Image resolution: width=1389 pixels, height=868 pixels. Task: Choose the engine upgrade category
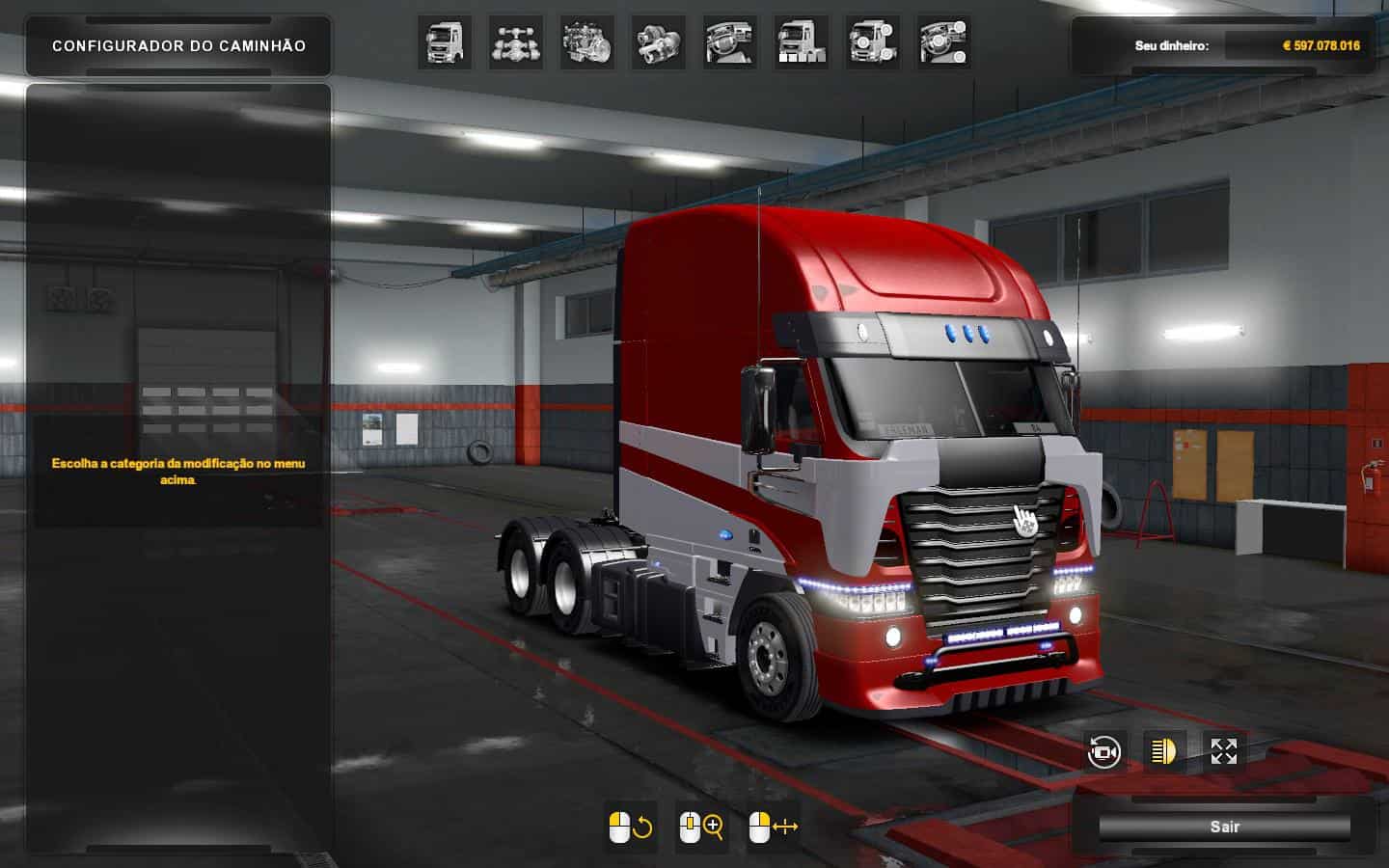pos(587,41)
